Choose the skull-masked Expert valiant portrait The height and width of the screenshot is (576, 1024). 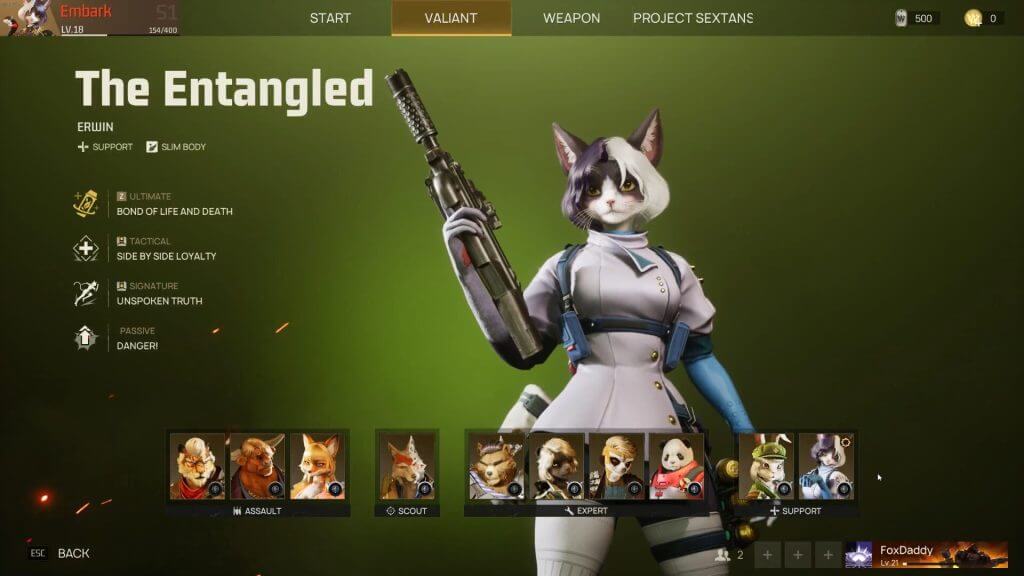[616, 466]
